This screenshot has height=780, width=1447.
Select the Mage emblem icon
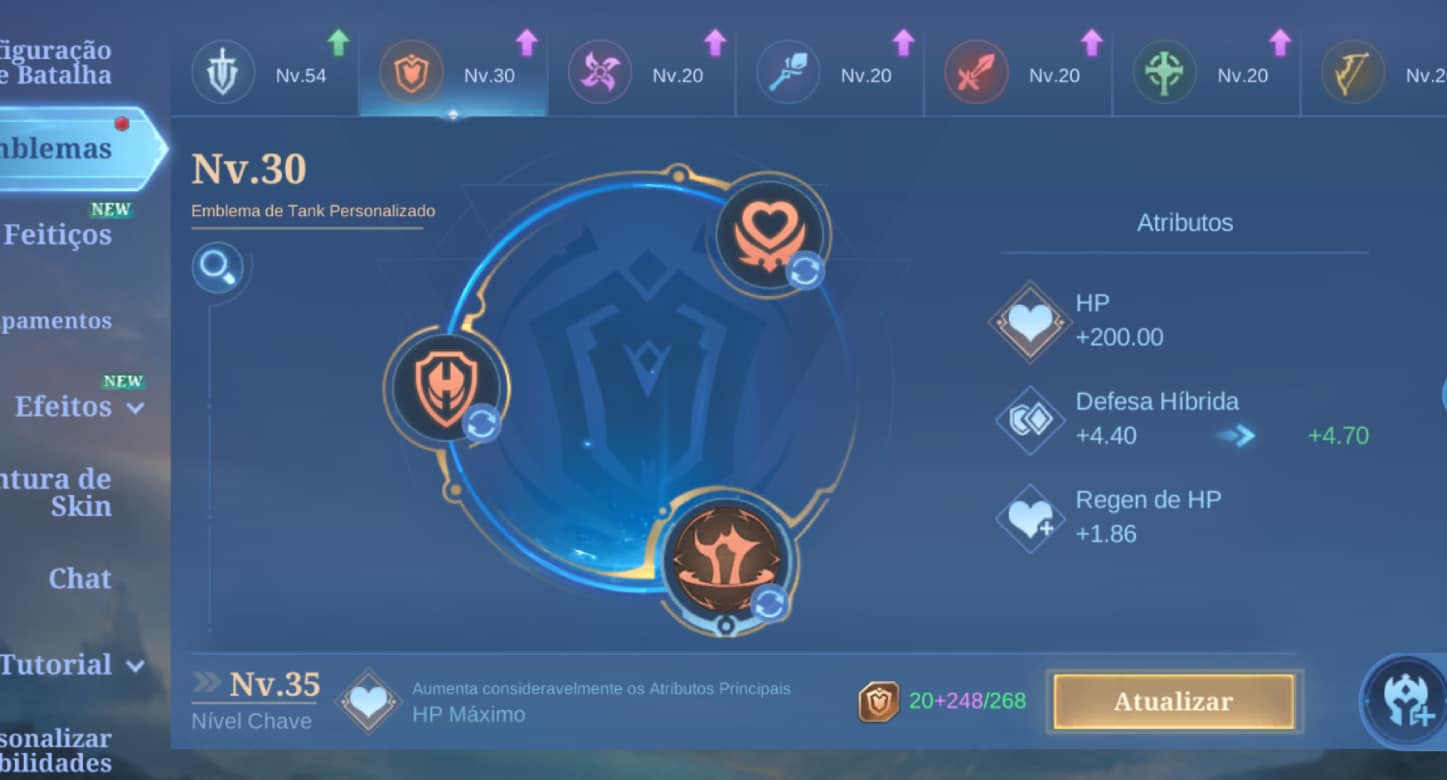tap(789, 70)
